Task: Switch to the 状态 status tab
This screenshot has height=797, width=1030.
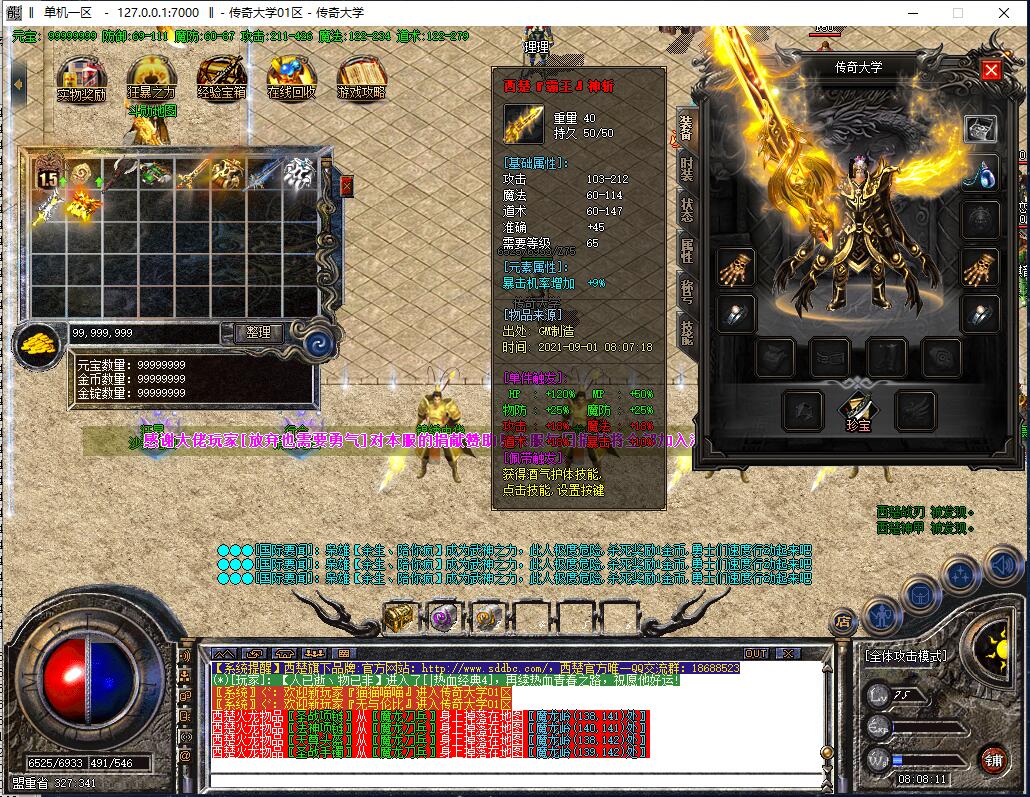Action: 687,210
